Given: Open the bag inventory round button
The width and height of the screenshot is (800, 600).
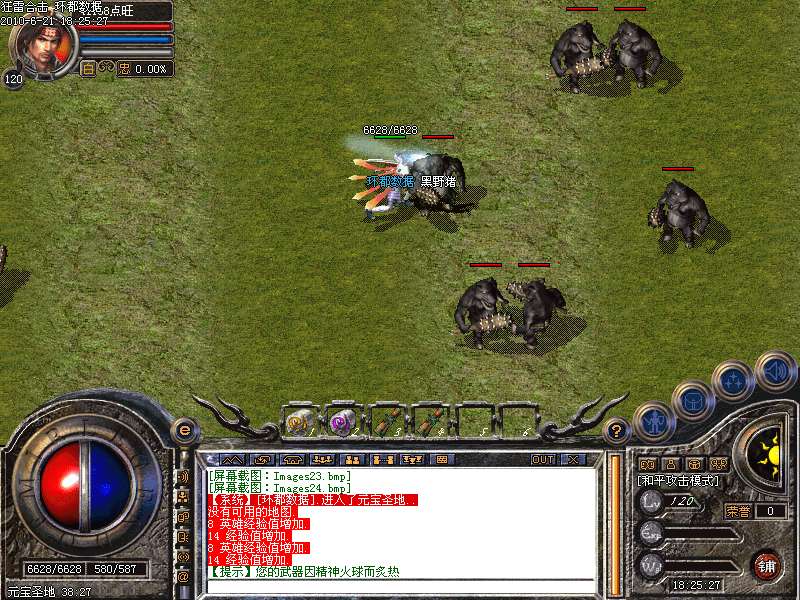Looking at the screenshot, I should click(x=693, y=399).
